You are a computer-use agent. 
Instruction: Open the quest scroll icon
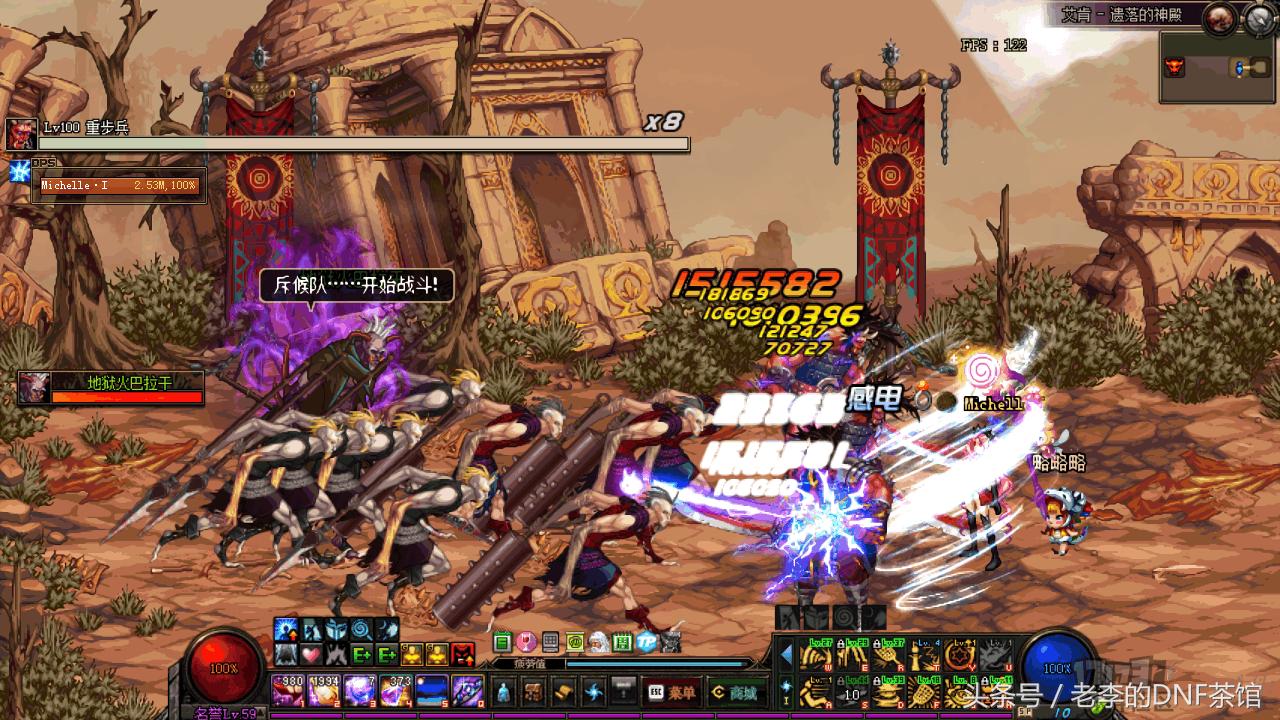click(564, 691)
